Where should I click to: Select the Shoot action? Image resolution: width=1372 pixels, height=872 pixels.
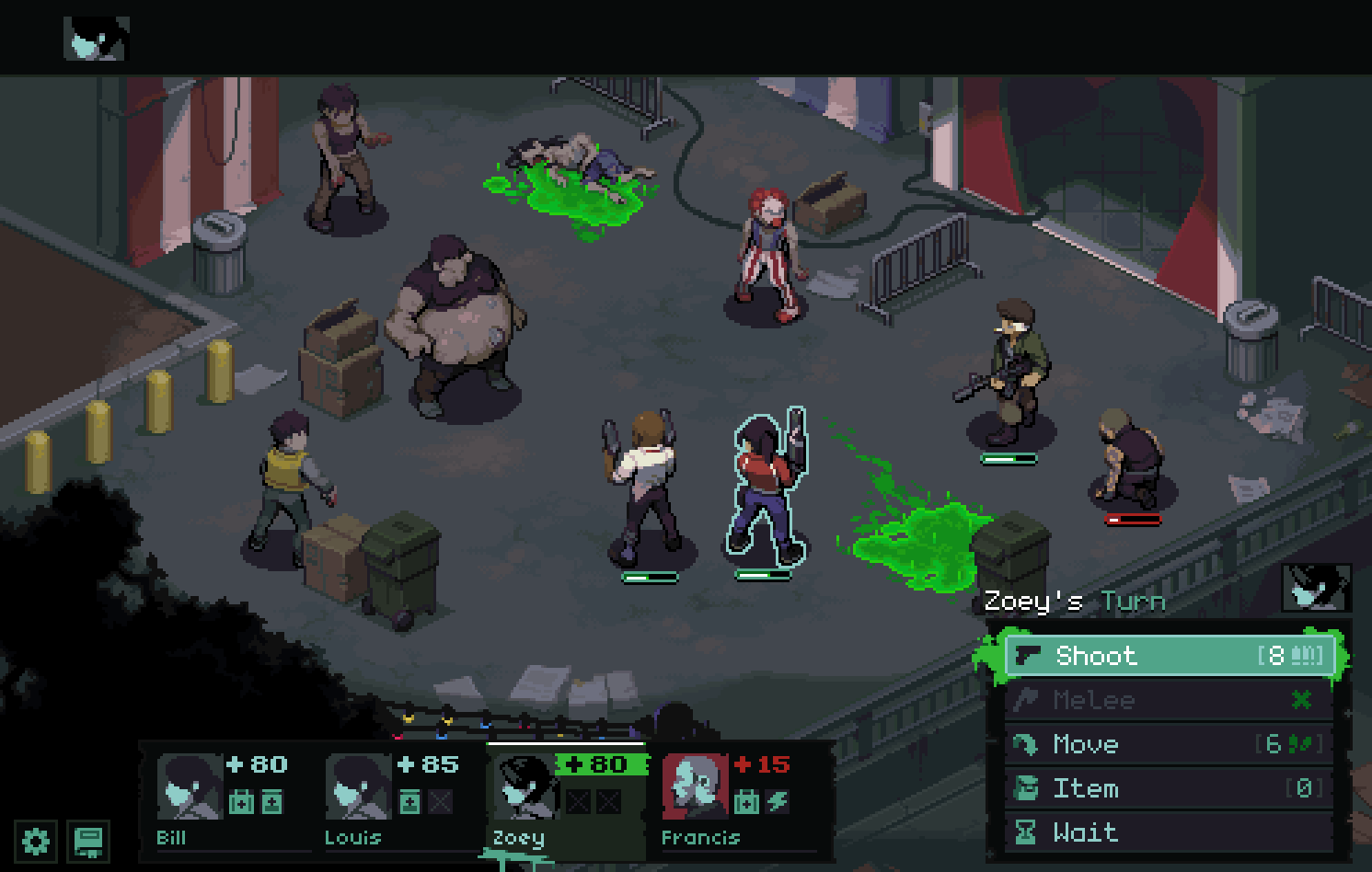1169,656
